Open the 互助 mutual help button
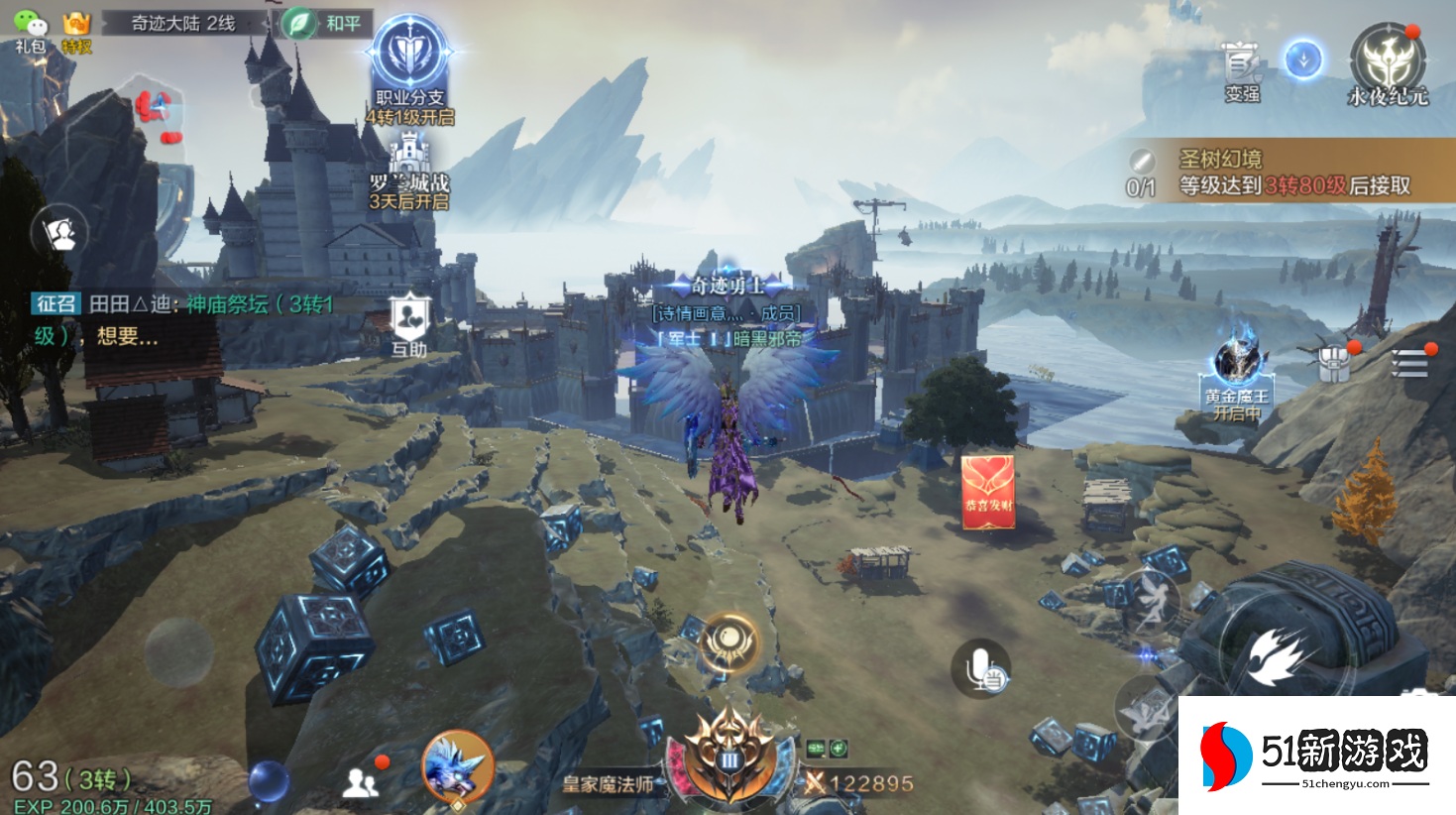The height and width of the screenshot is (815, 1456). 408,324
